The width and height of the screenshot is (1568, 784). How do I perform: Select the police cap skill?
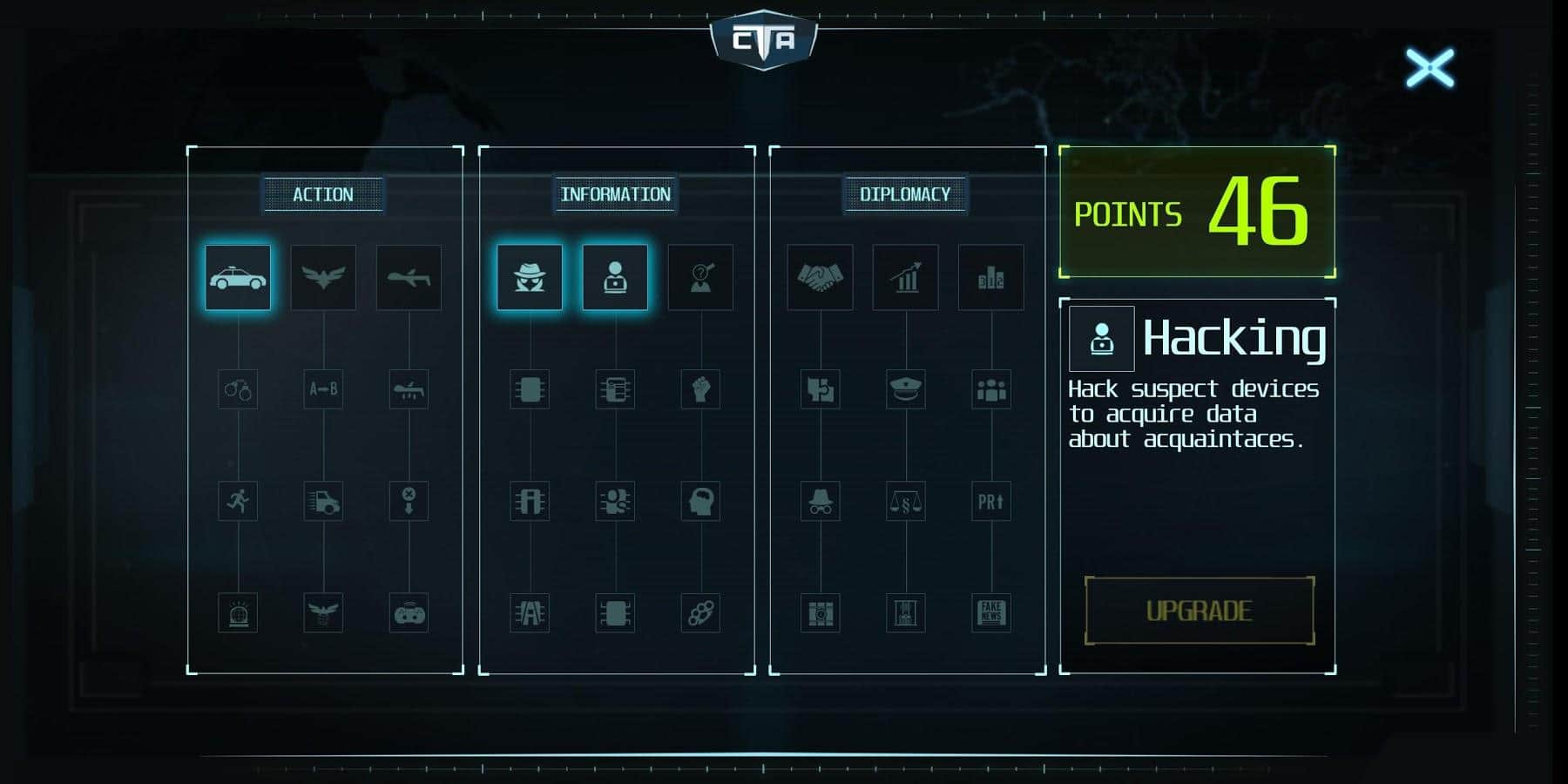(905, 389)
